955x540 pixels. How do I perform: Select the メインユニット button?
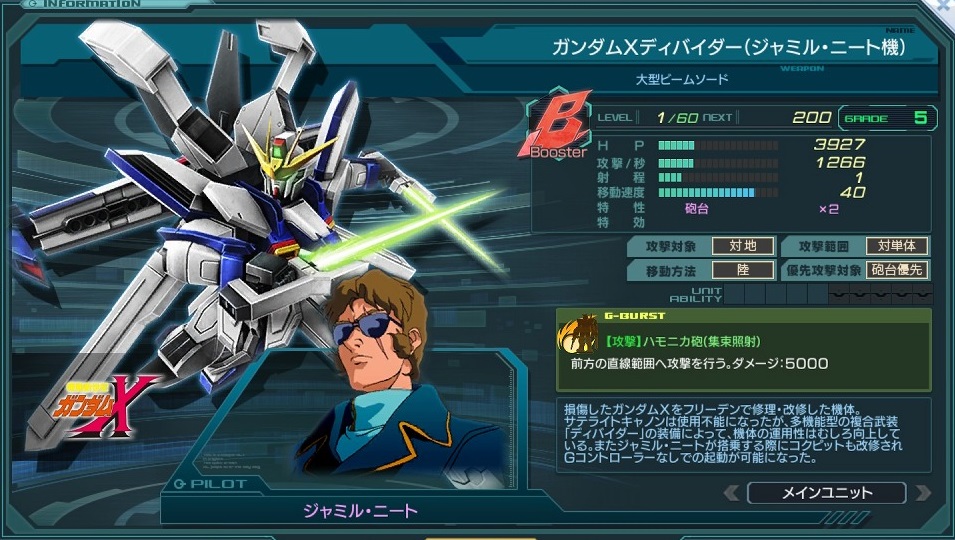[x=826, y=493]
